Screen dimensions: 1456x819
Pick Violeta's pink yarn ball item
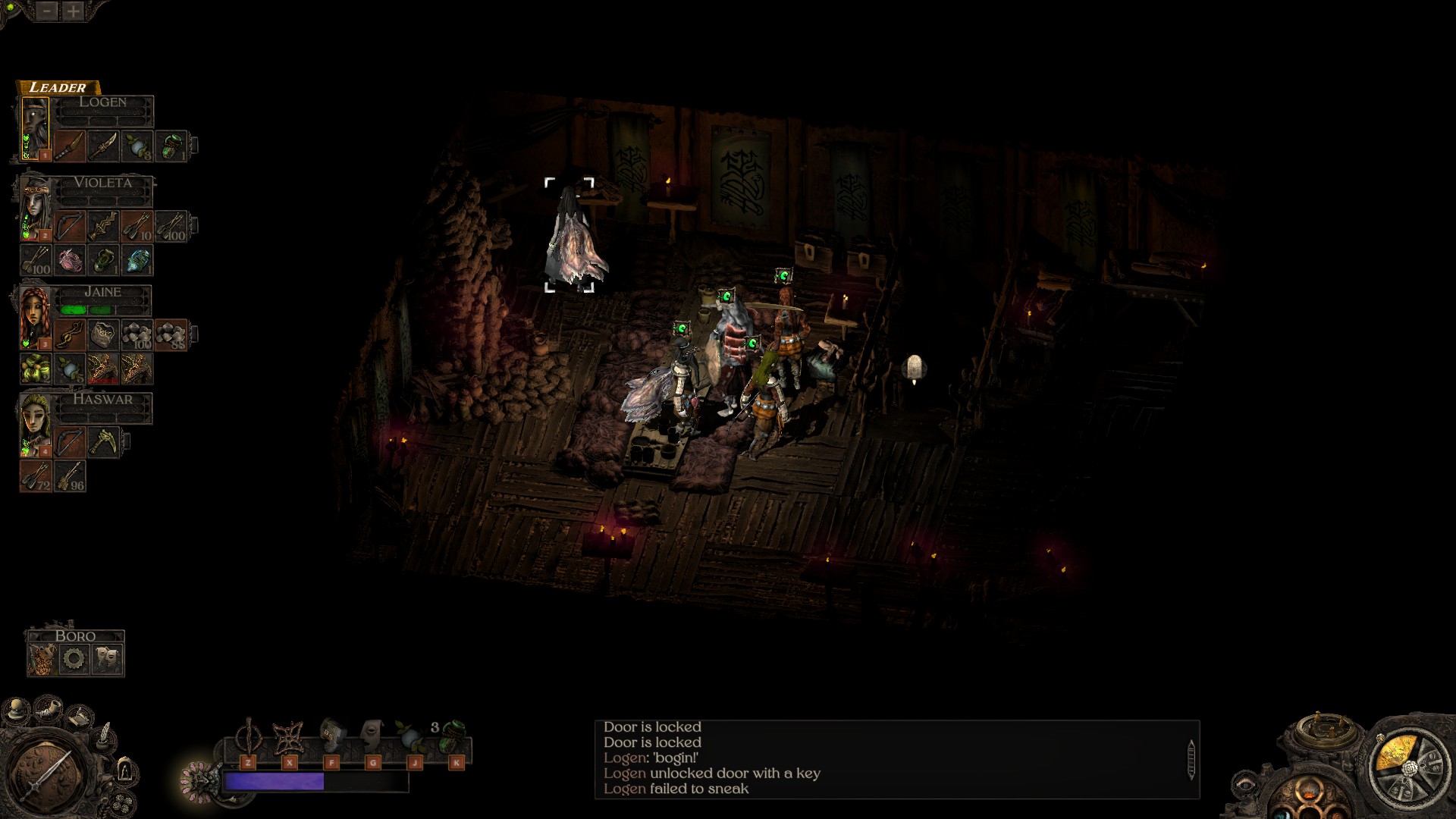pos(69,259)
